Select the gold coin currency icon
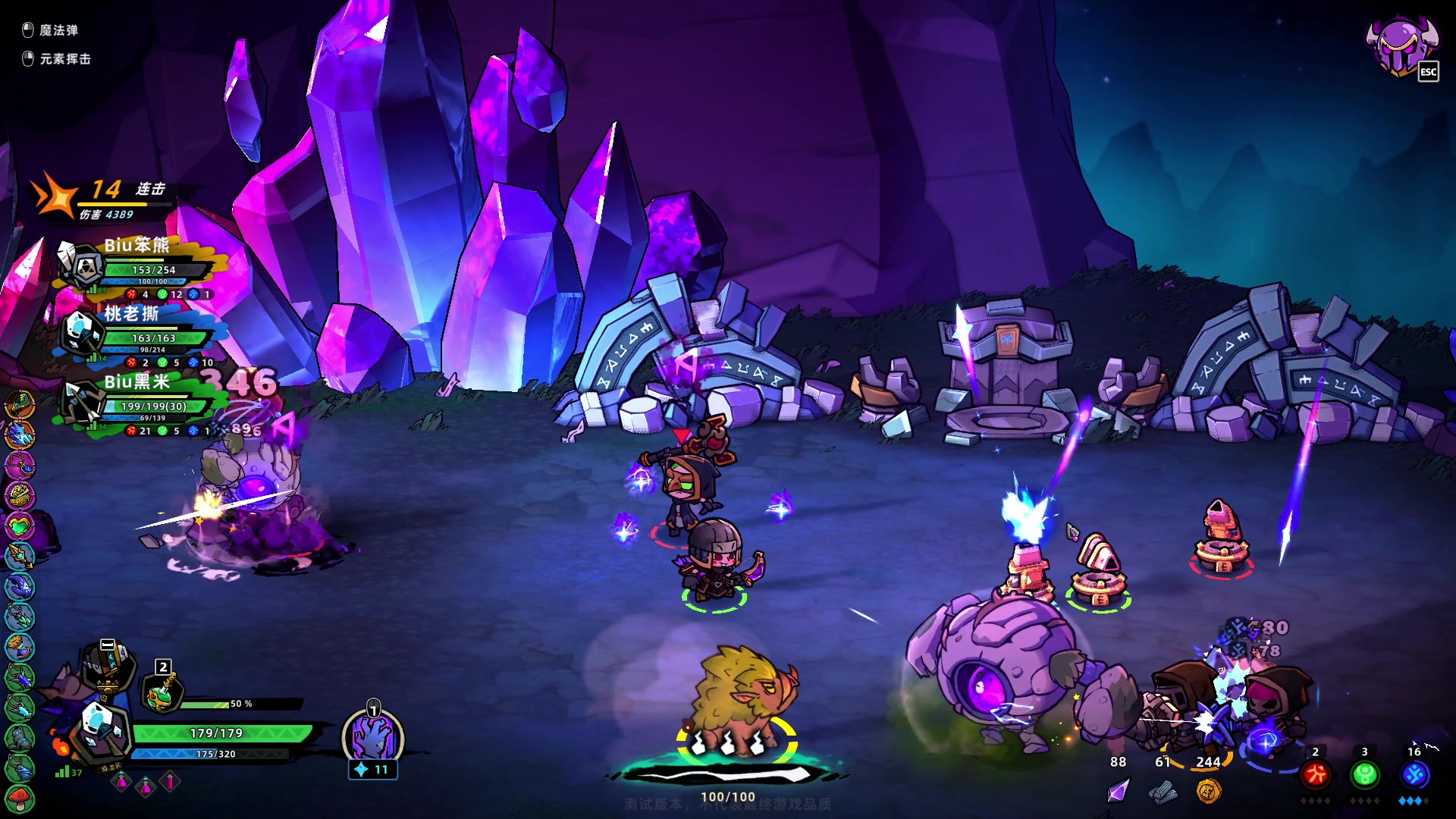1456x819 pixels. click(x=1208, y=792)
